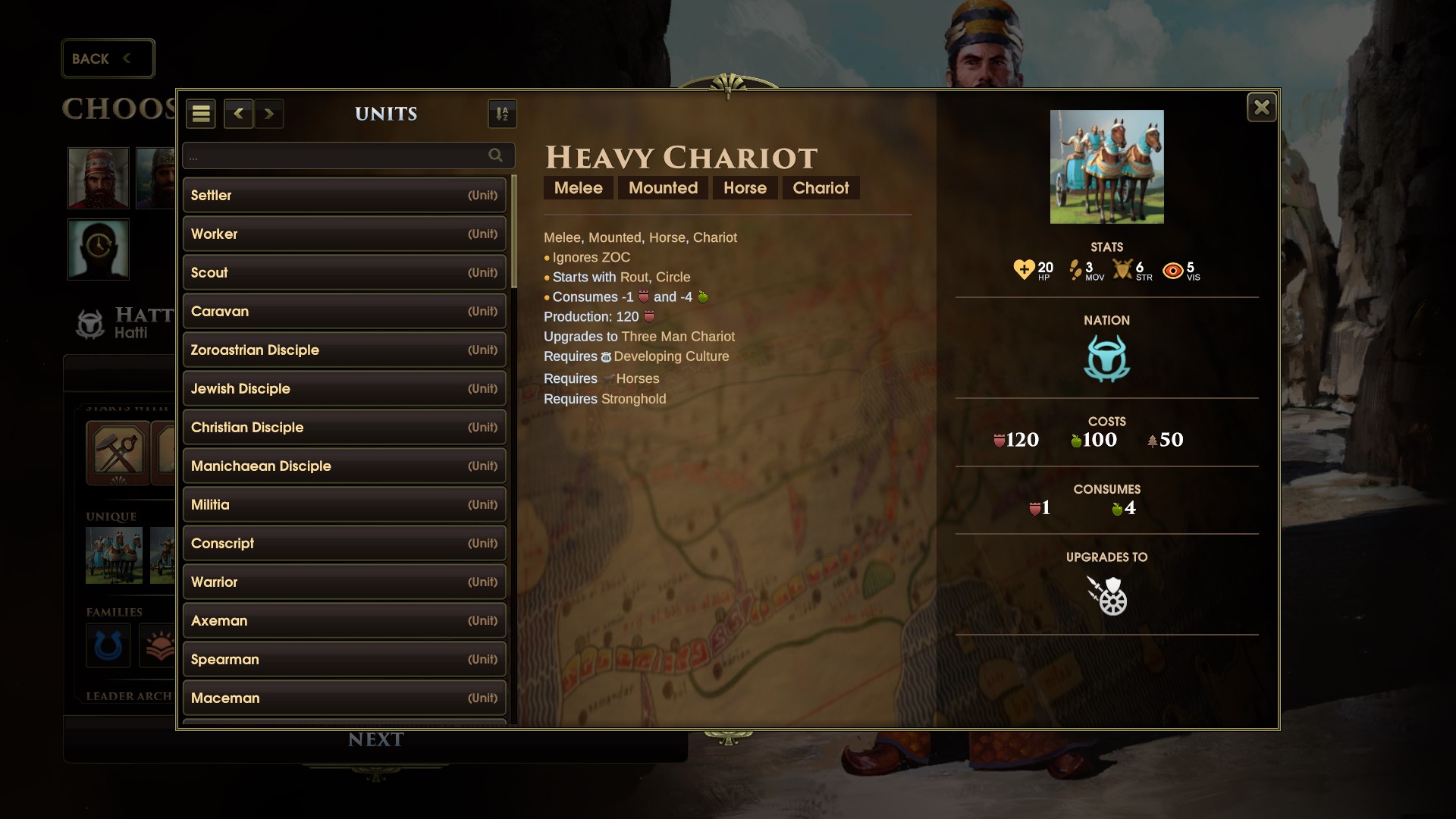Click the Chariot trait tag

tap(821, 188)
